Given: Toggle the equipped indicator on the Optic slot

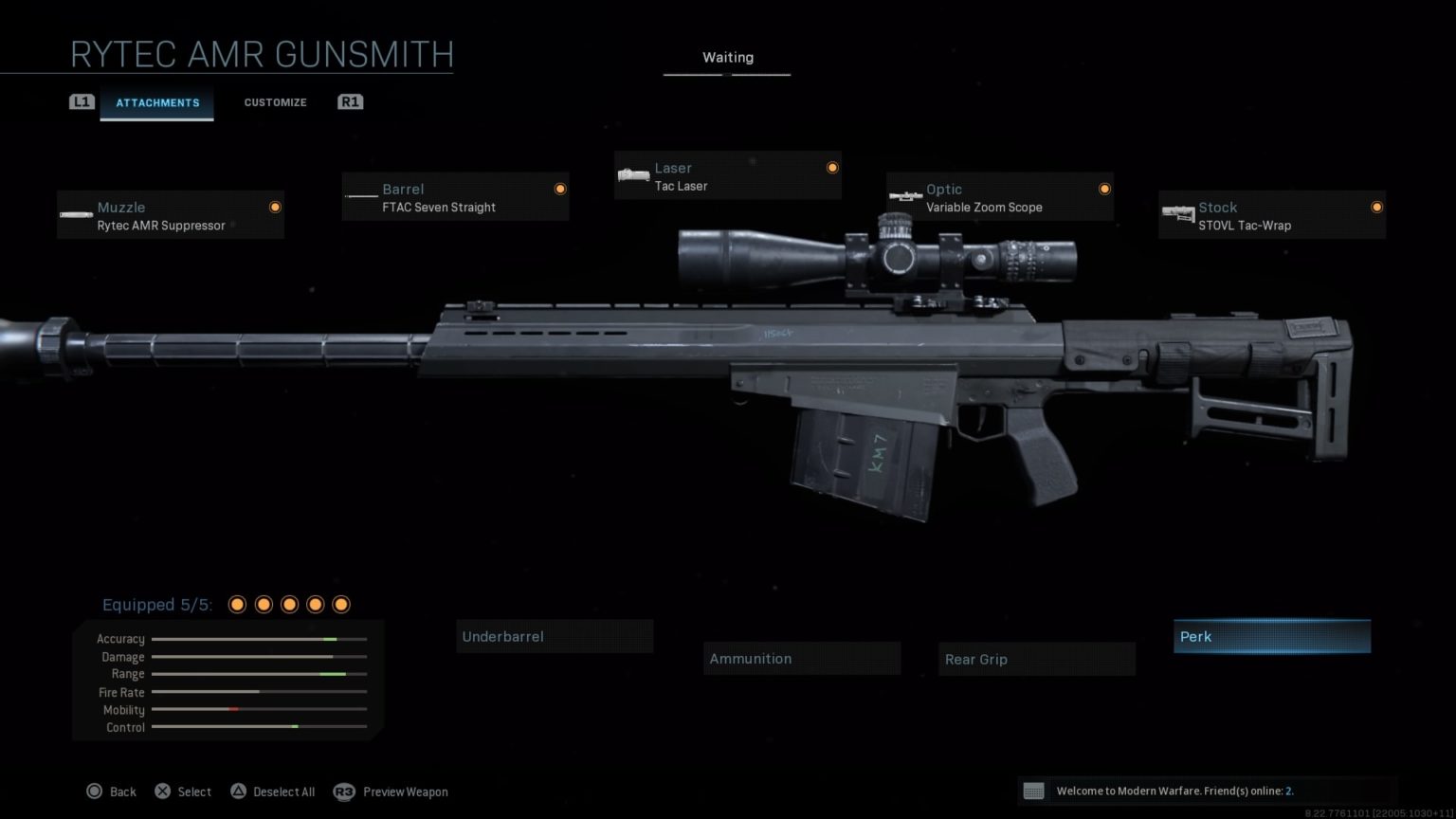Looking at the screenshot, I should point(1105,189).
